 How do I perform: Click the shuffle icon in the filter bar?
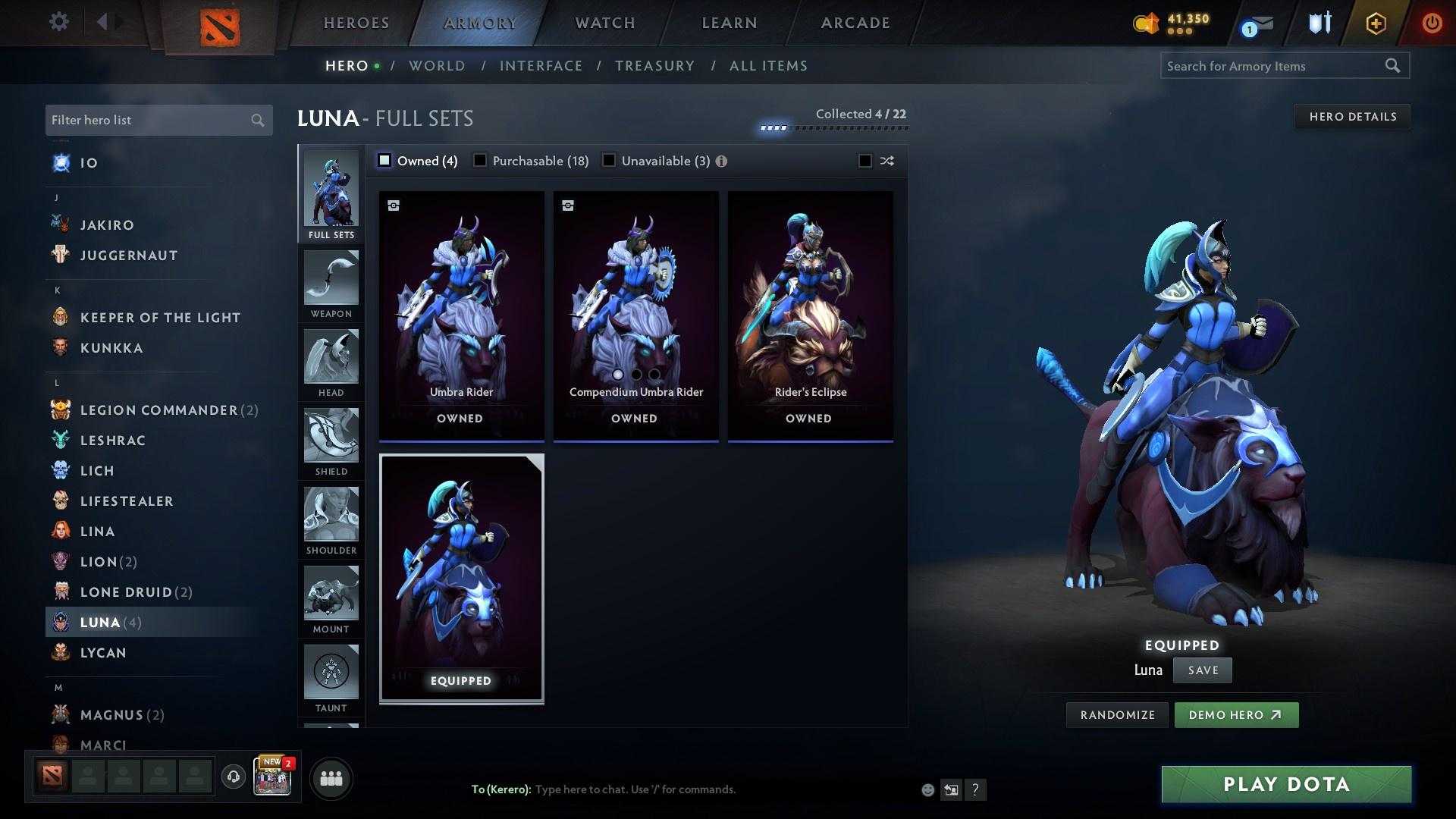(x=886, y=161)
